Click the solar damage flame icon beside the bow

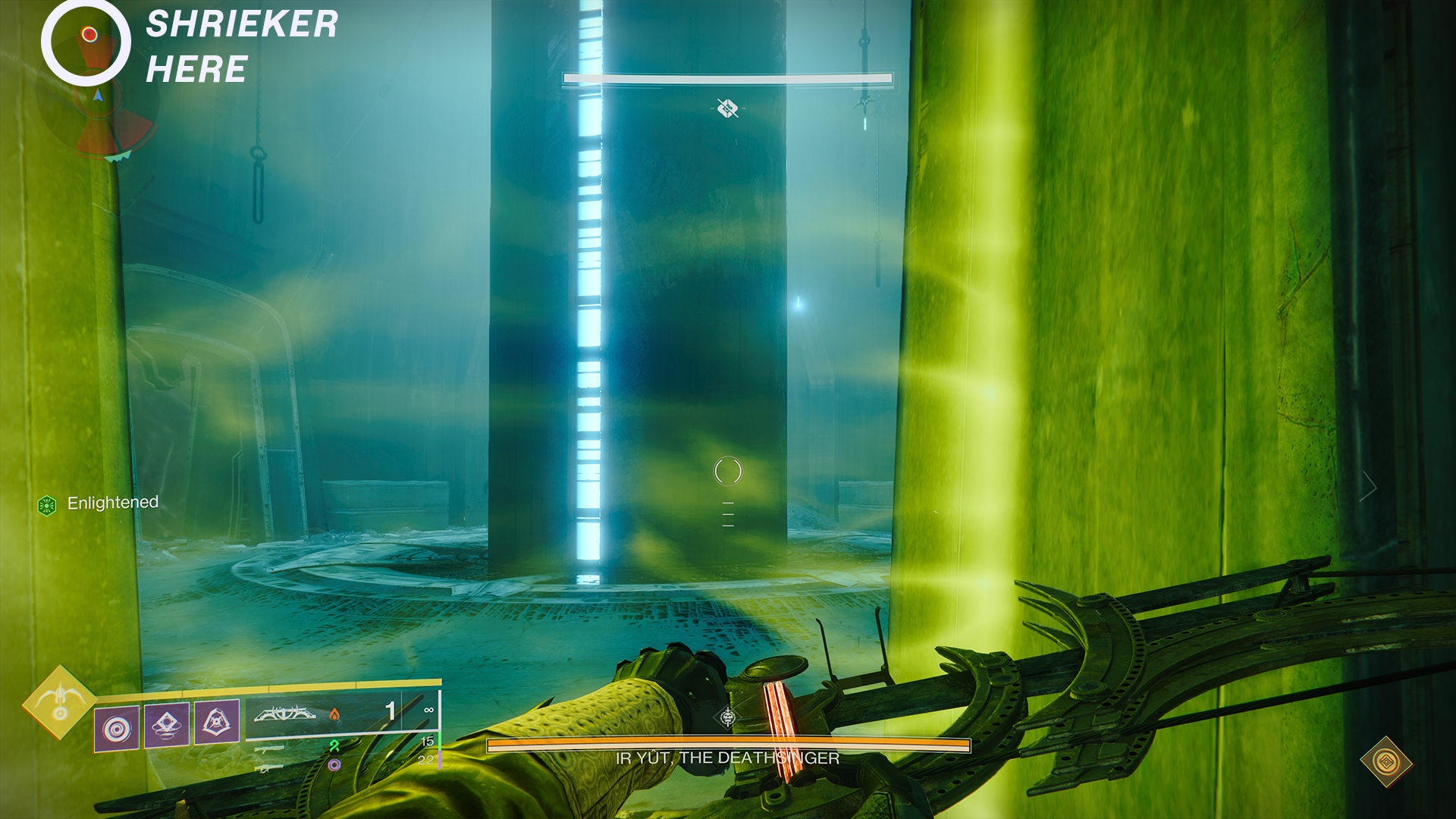[334, 714]
